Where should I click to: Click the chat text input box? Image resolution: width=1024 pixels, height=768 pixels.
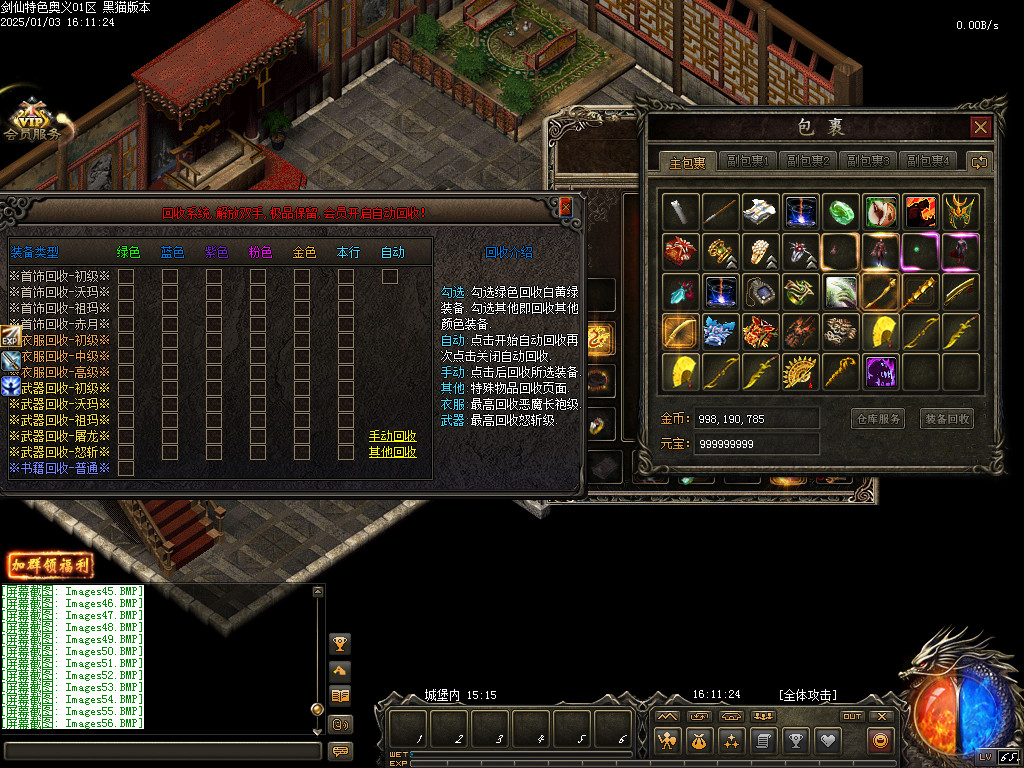click(162, 750)
